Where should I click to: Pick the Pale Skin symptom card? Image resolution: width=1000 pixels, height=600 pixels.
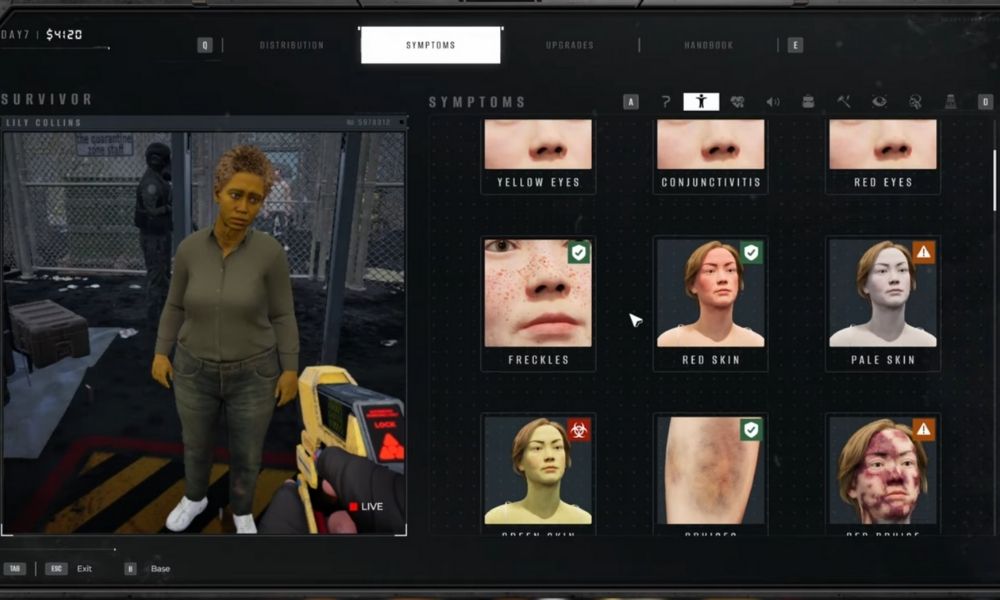882,304
